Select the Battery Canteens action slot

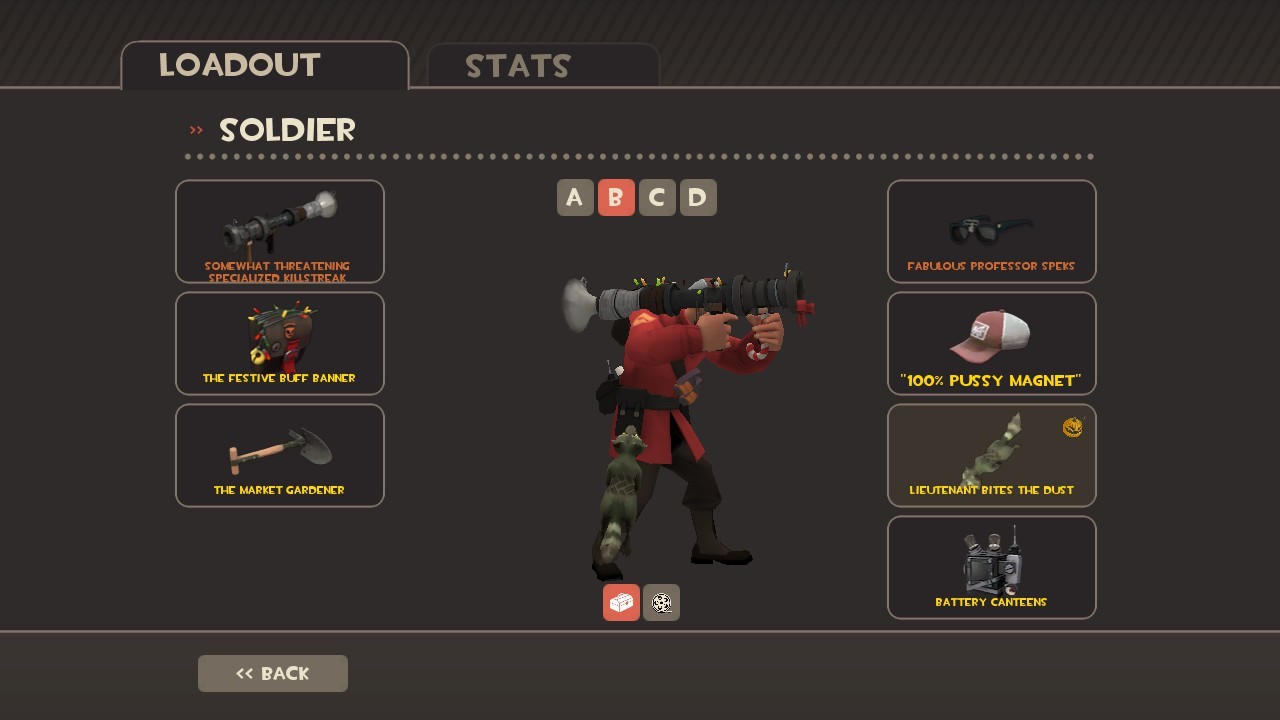point(991,567)
